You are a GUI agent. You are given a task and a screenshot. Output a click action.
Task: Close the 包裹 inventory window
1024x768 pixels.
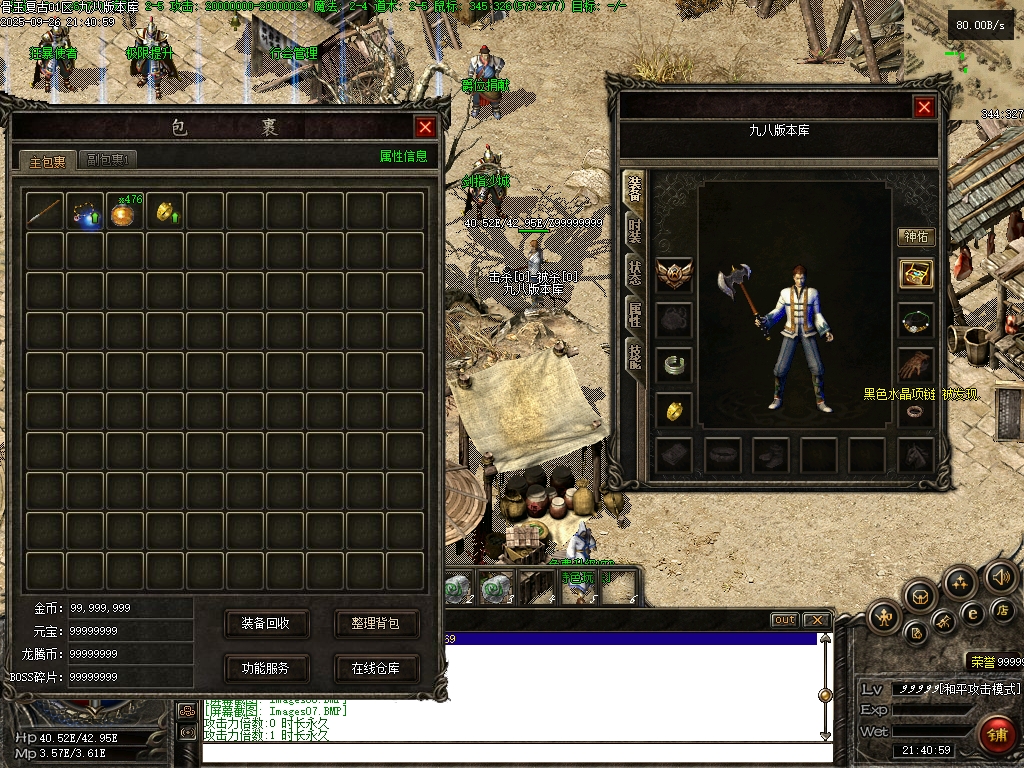425,127
